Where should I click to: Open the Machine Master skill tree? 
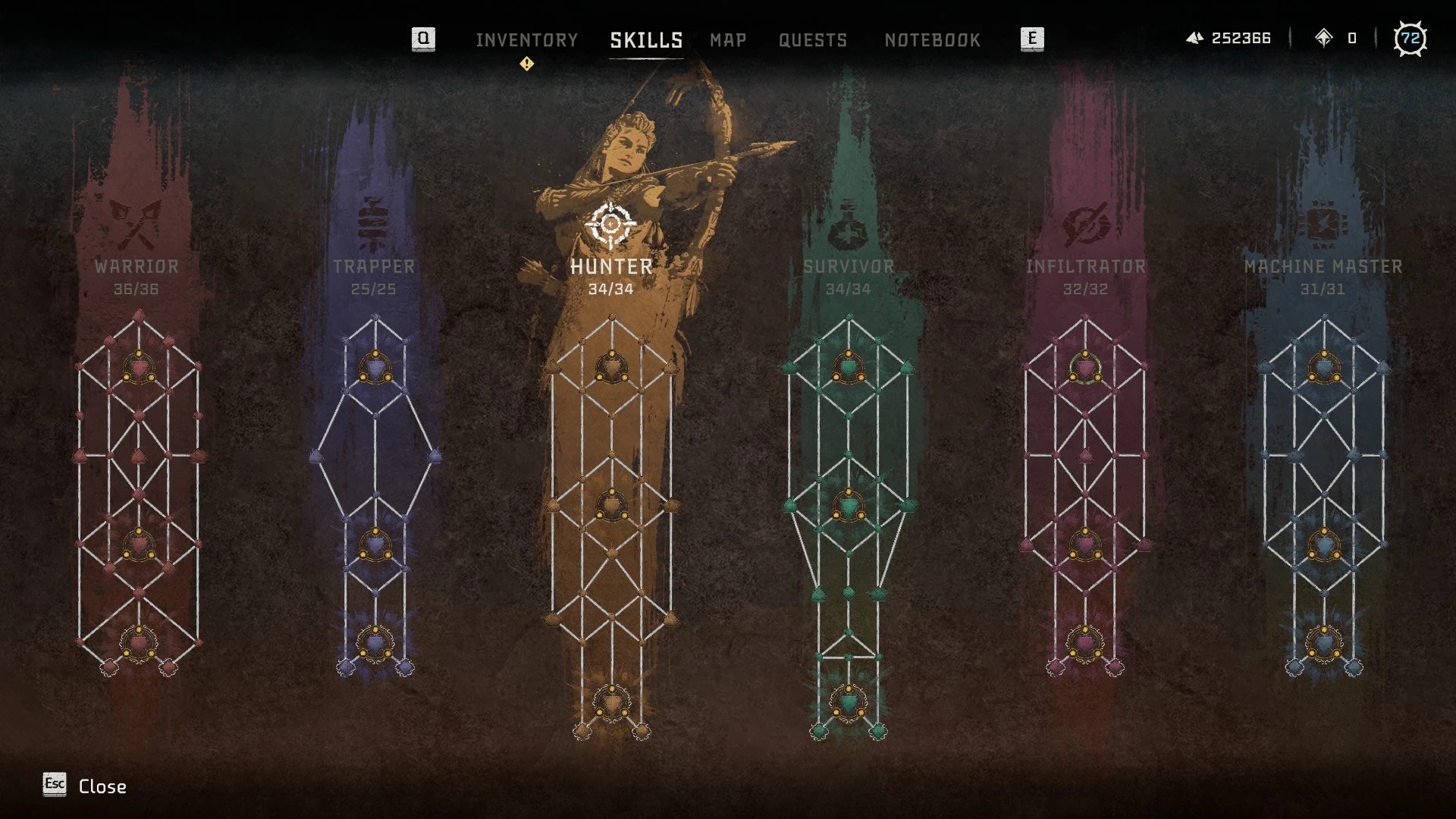click(x=1323, y=267)
